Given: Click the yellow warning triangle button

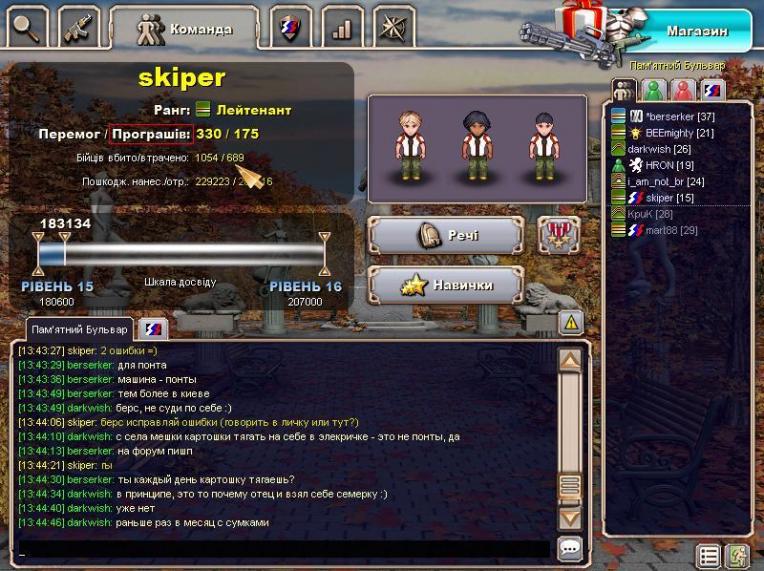Looking at the screenshot, I should [570, 322].
